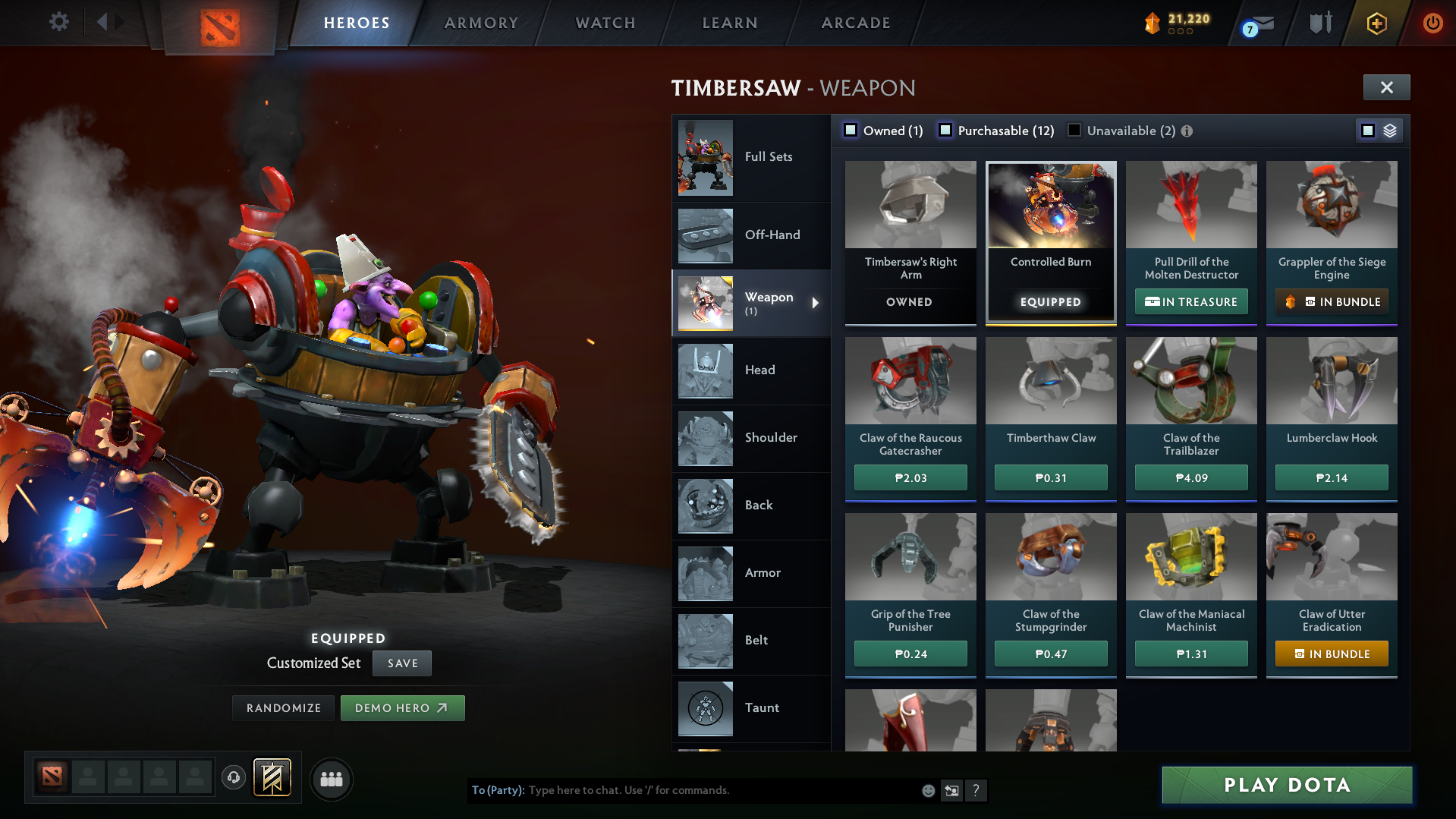Select the Taunt slot icon
The width and height of the screenshot is (1456, 819).
[705, 708]
